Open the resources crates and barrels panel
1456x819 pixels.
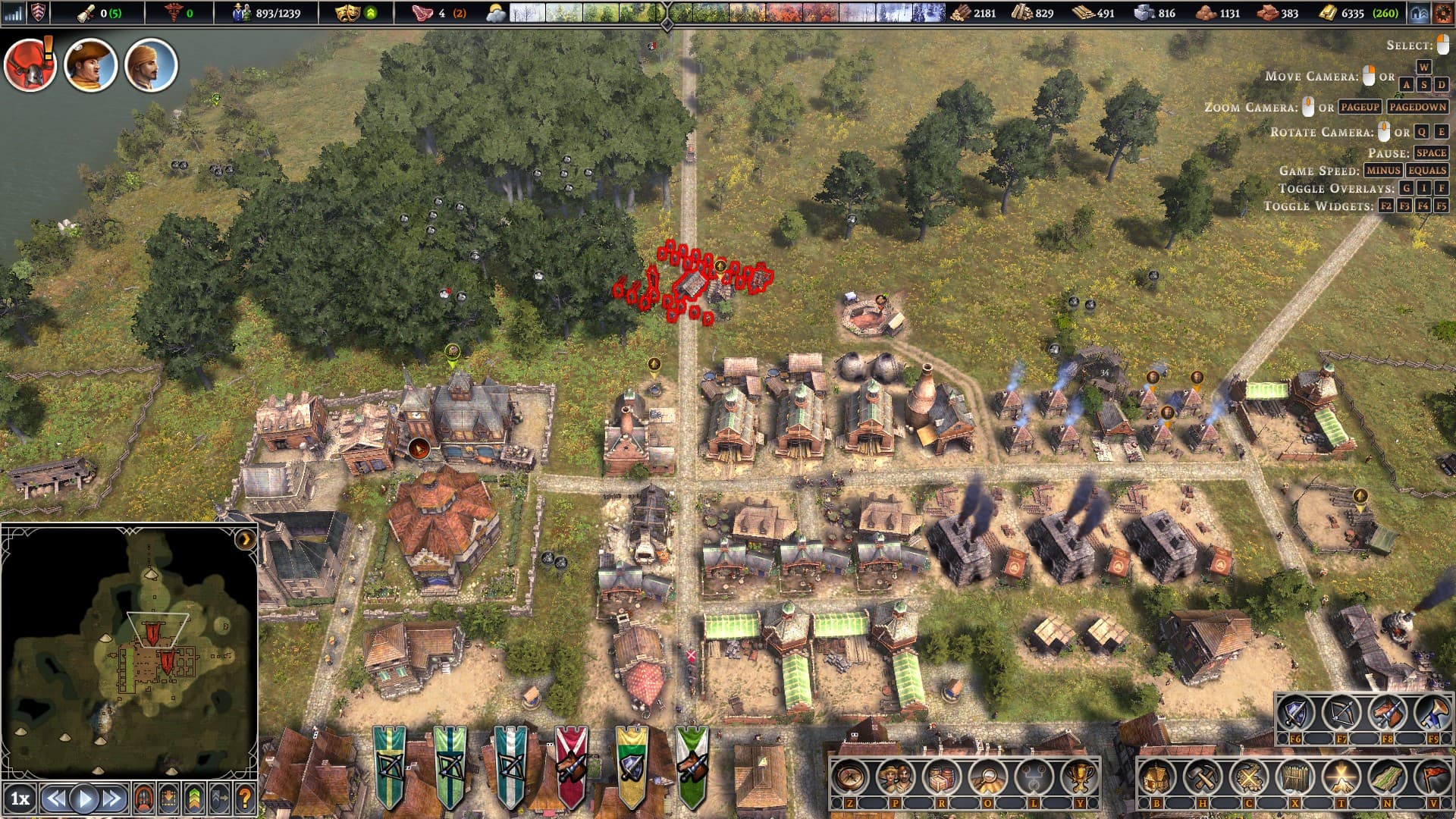pos(942,777)
